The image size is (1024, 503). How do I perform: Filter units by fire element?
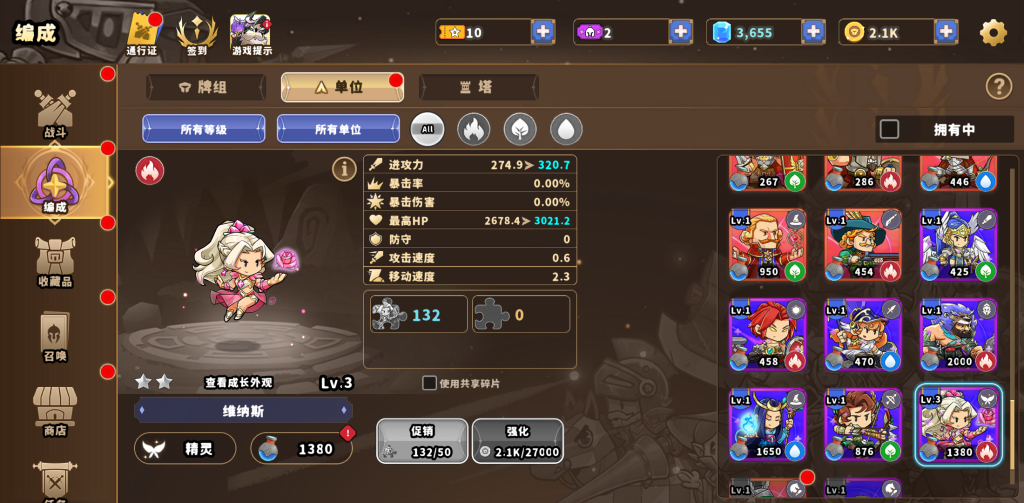click(x=473, y=129)
